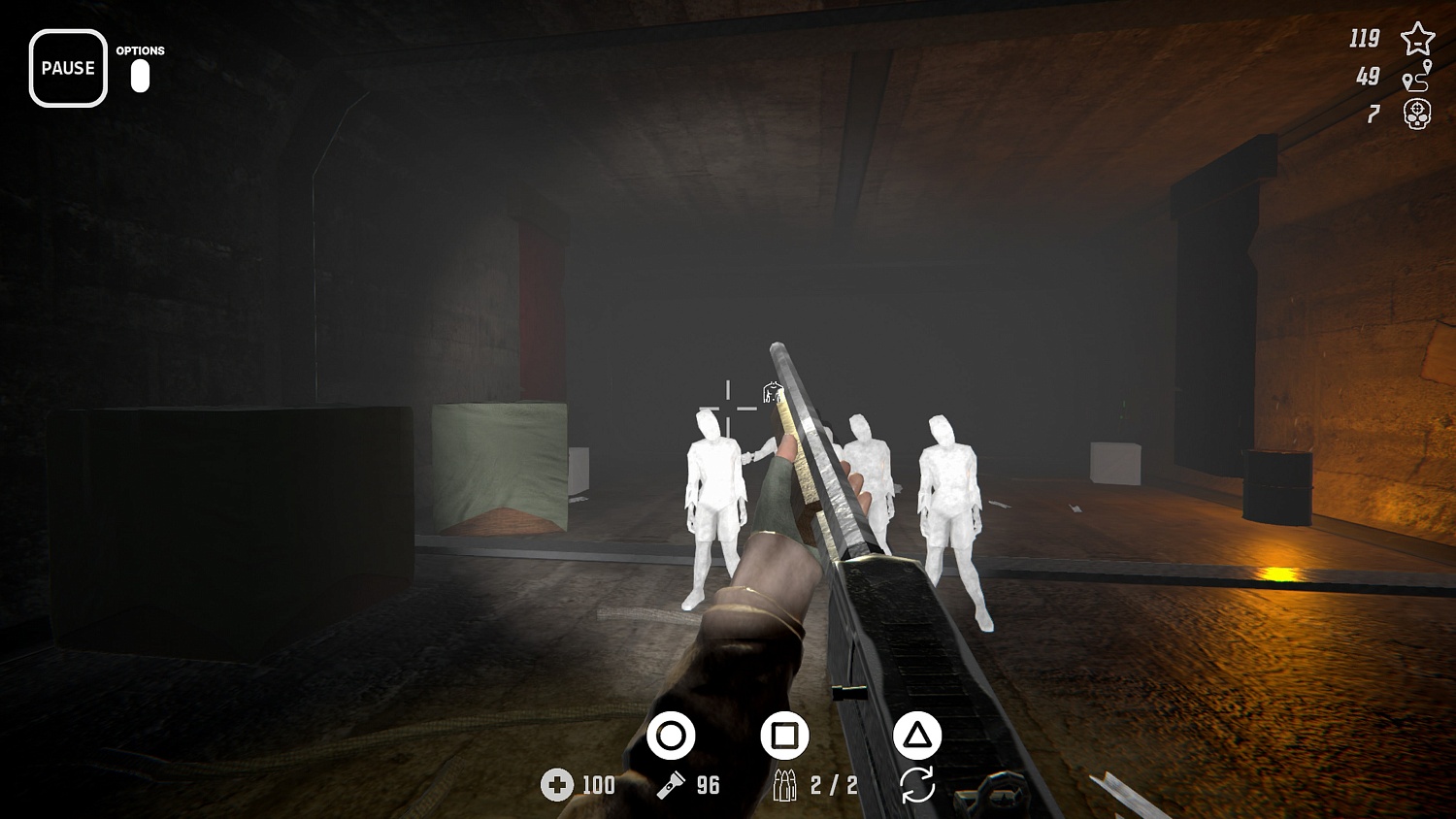Click the pickup icon near the crosshair
This screenshot has width=1456, height=819.
coord(772,394)
